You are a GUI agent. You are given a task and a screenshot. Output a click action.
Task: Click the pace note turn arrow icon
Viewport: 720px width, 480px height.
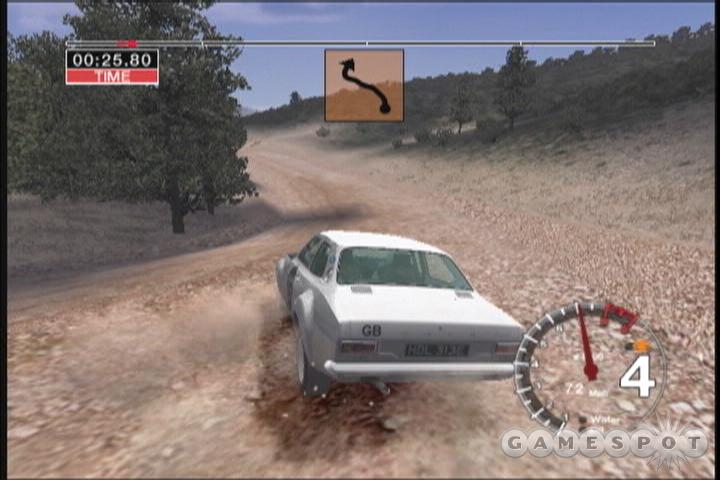coord(364,85)
